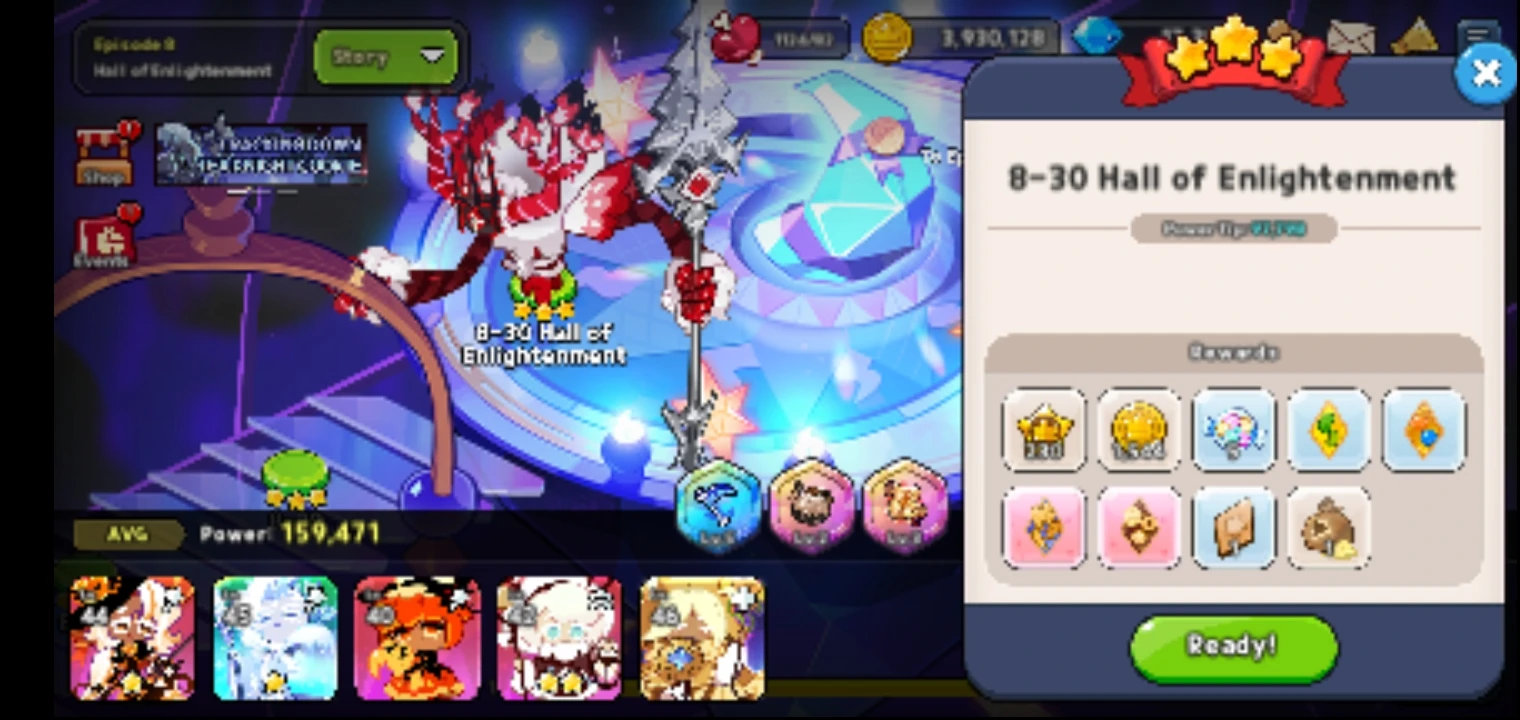Inspect the candy reward item

pos(1234,432)
